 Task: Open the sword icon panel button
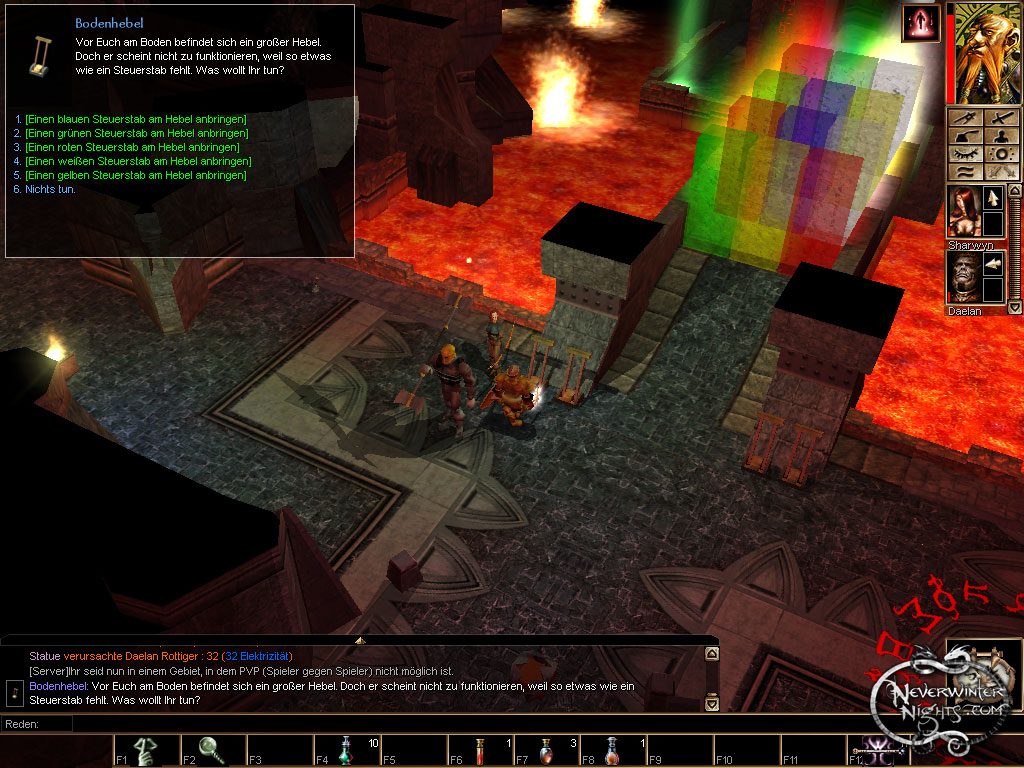click(x=999, y=118)
